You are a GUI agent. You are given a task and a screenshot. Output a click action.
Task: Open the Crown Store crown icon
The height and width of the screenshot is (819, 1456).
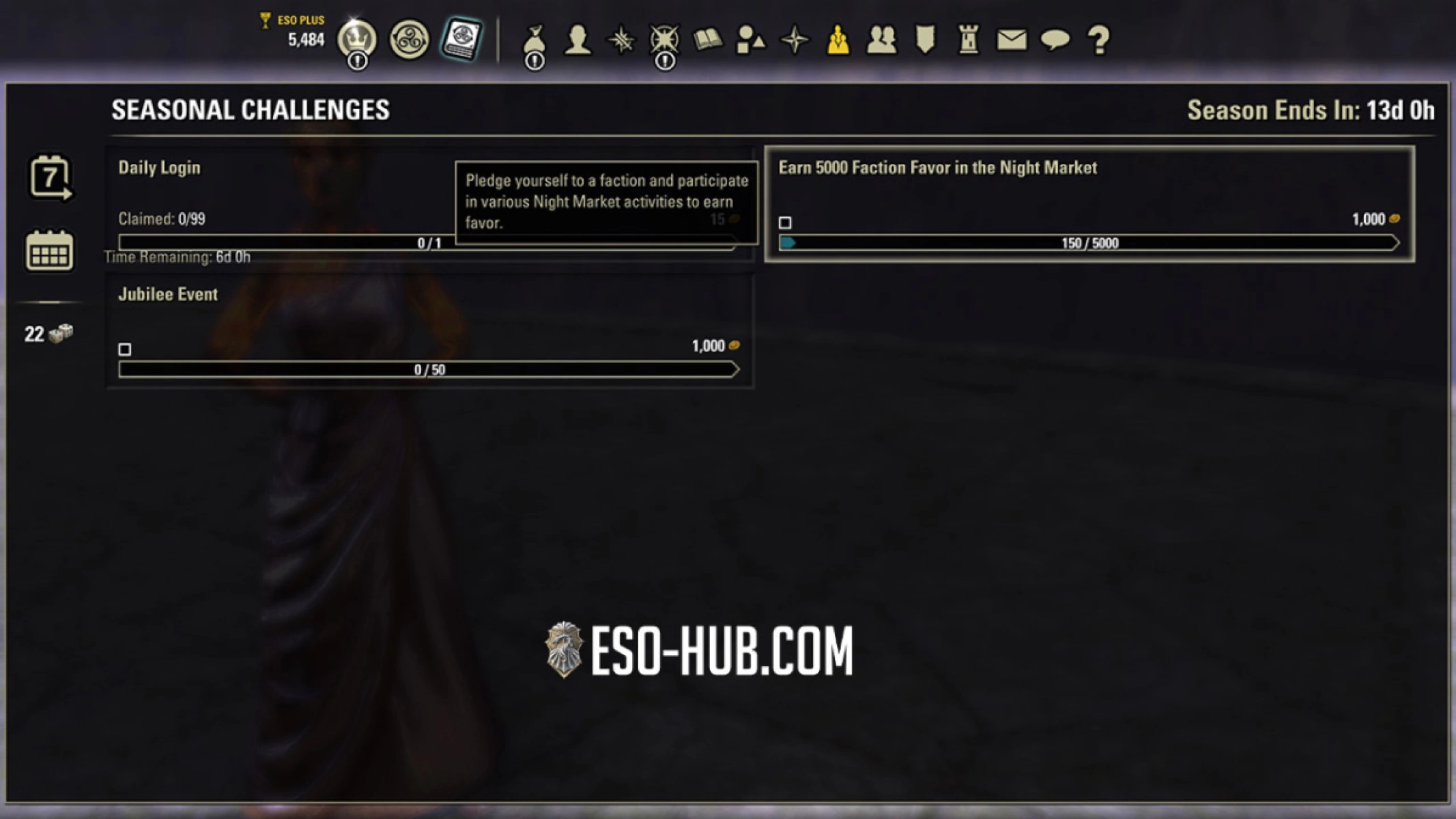pyautogui.click(x=358, y=41)
